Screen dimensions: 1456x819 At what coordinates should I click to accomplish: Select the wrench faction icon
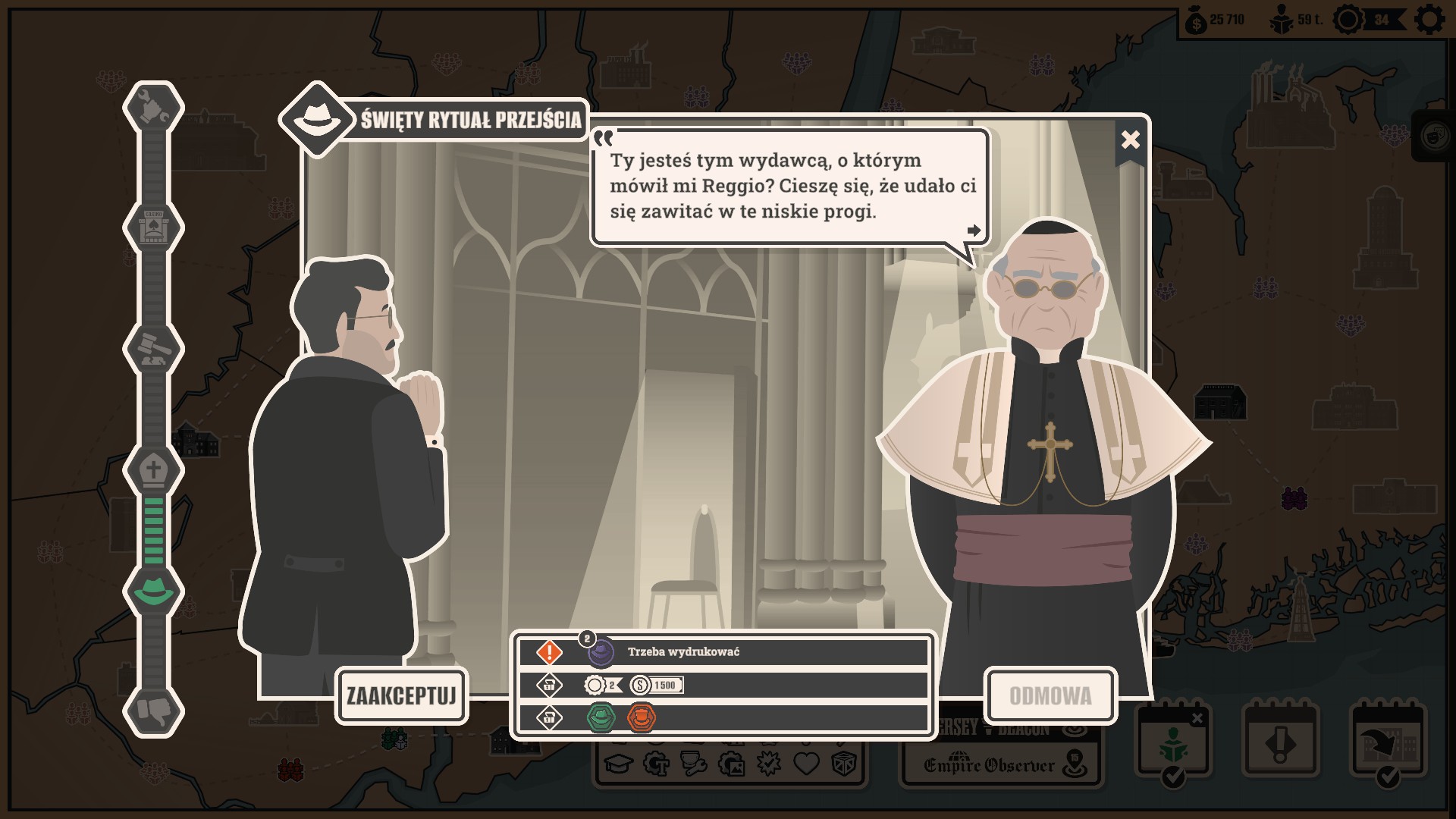pyautogui.click(x=154, y=108)
